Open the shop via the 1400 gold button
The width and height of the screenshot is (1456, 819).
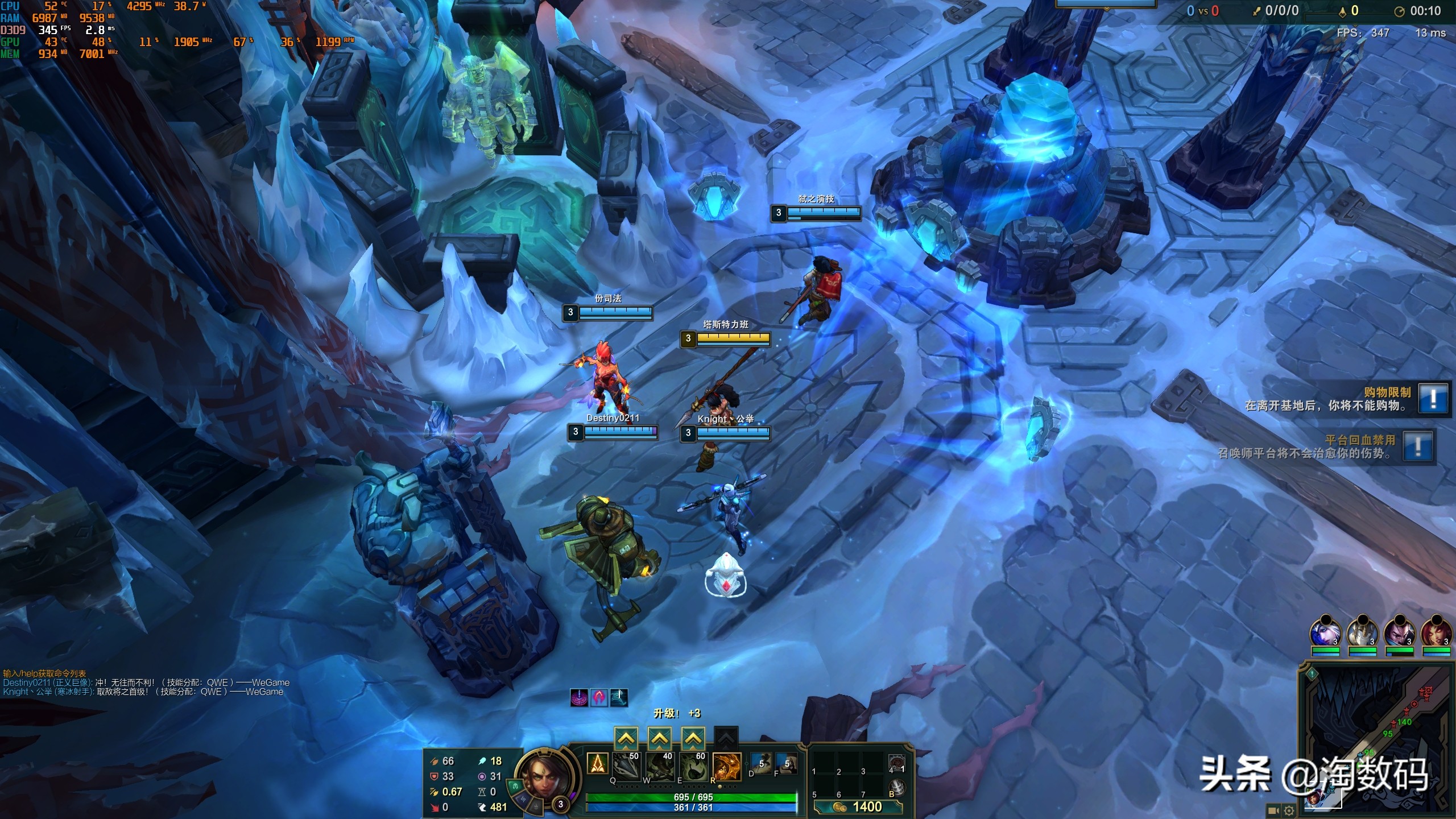coord(858,806)
